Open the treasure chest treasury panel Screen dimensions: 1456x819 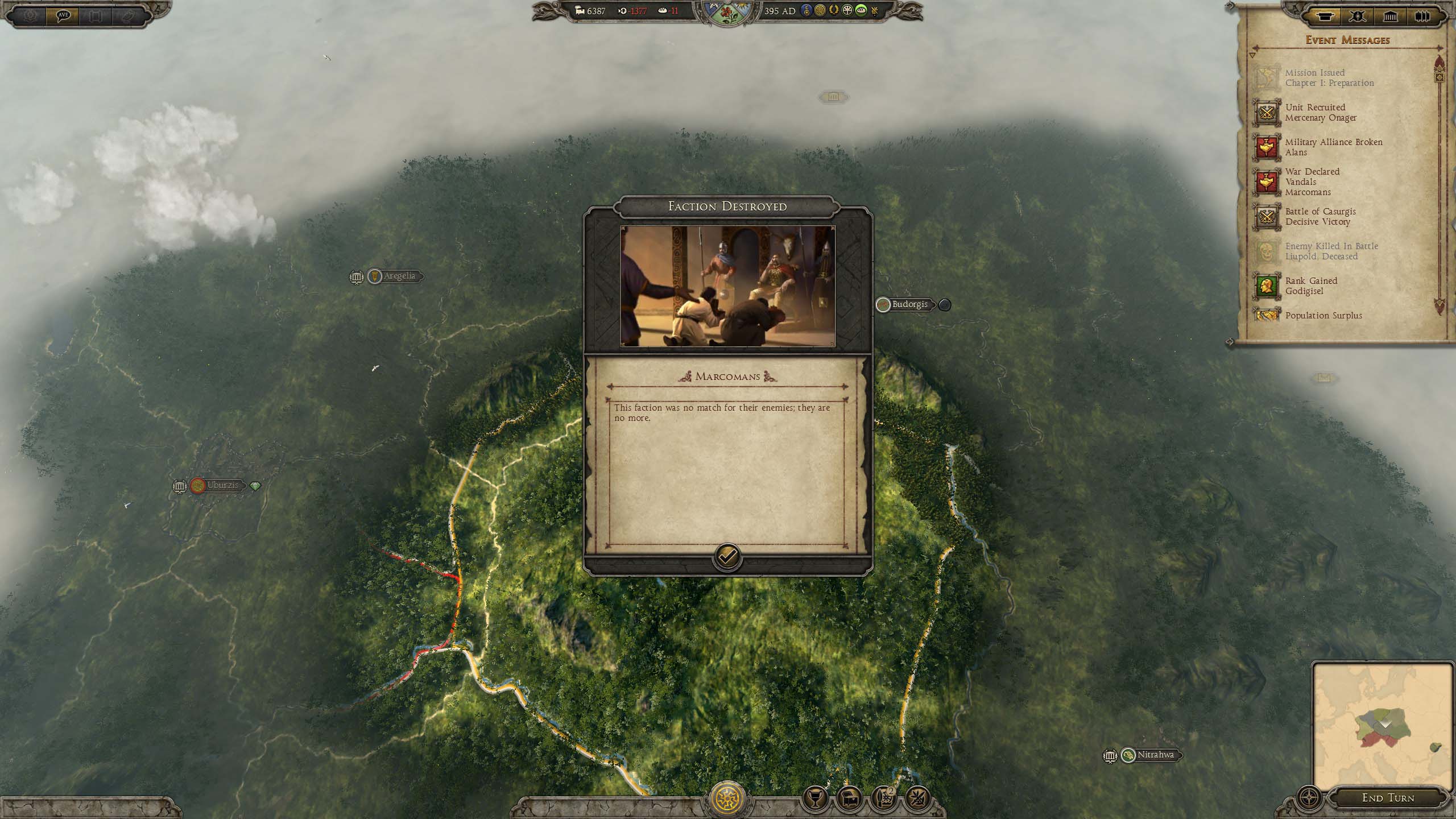(x=849, y=799)
